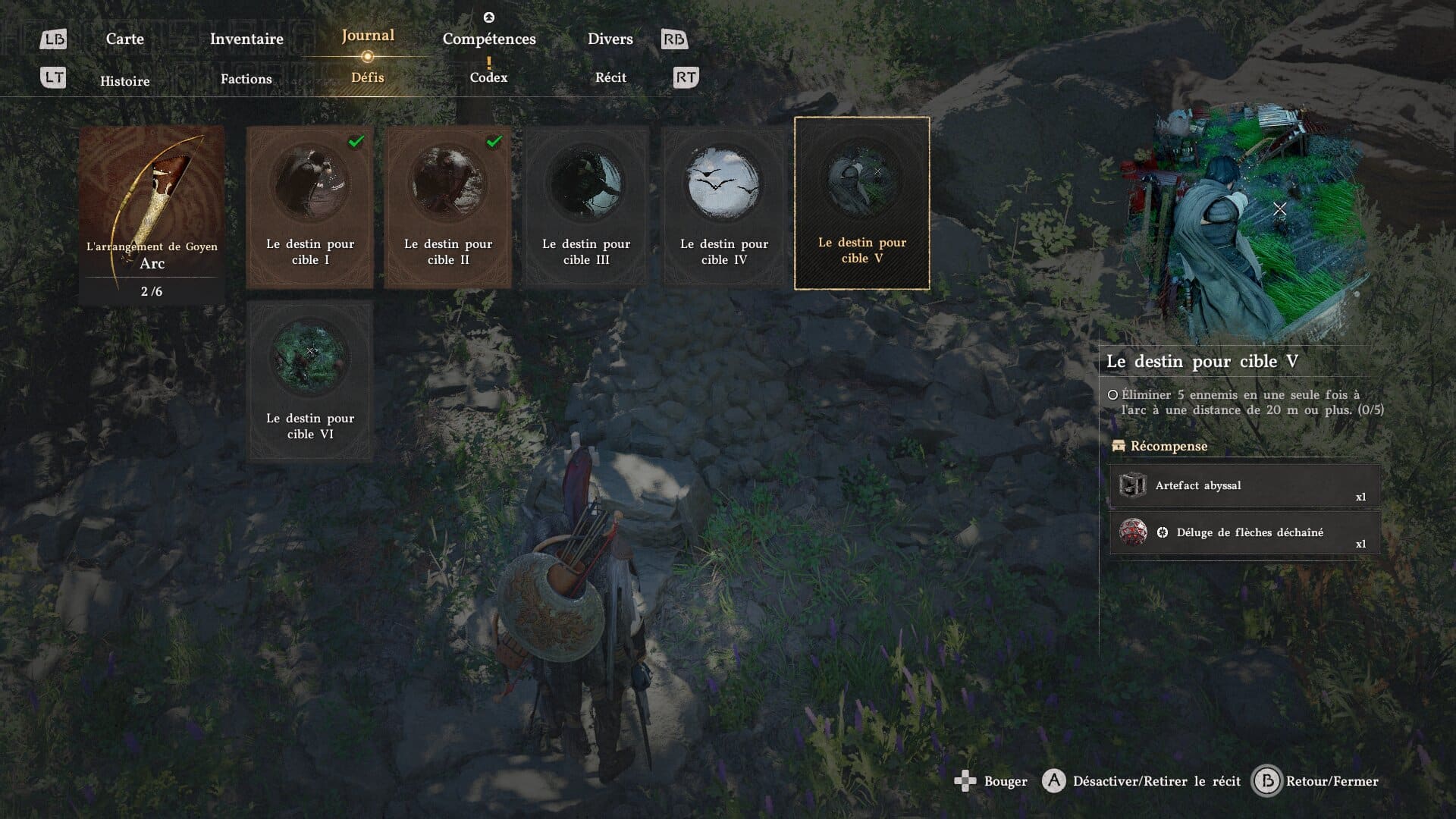Select the L'arrangement de Goyen Arc category card
Screen dimensions: 1456x819
tap(152, 215)
